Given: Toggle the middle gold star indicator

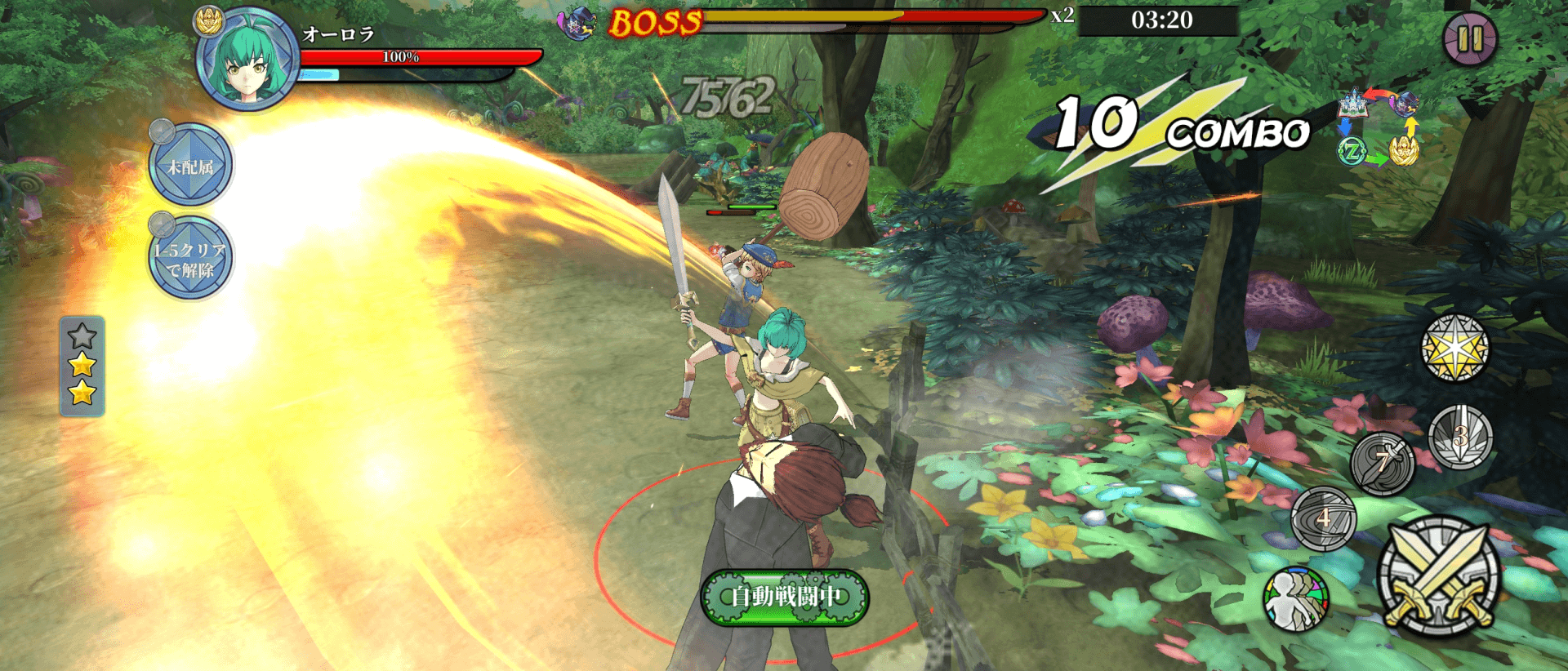Looking at the screenshot, I should coord(82,367).
